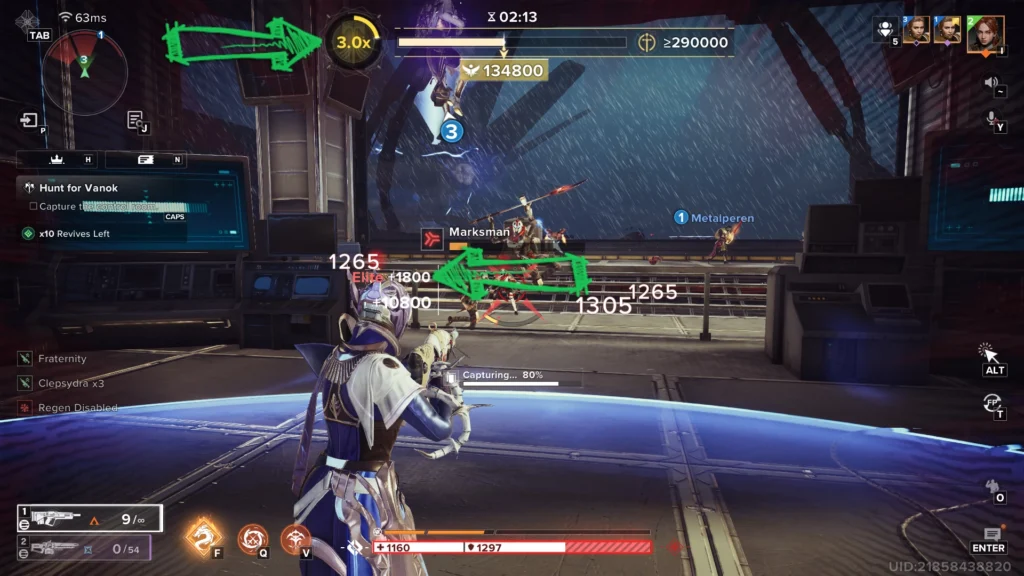This screenshot has height=576, width=1024.
Task: Open the chat message icon
Action: 992,536
